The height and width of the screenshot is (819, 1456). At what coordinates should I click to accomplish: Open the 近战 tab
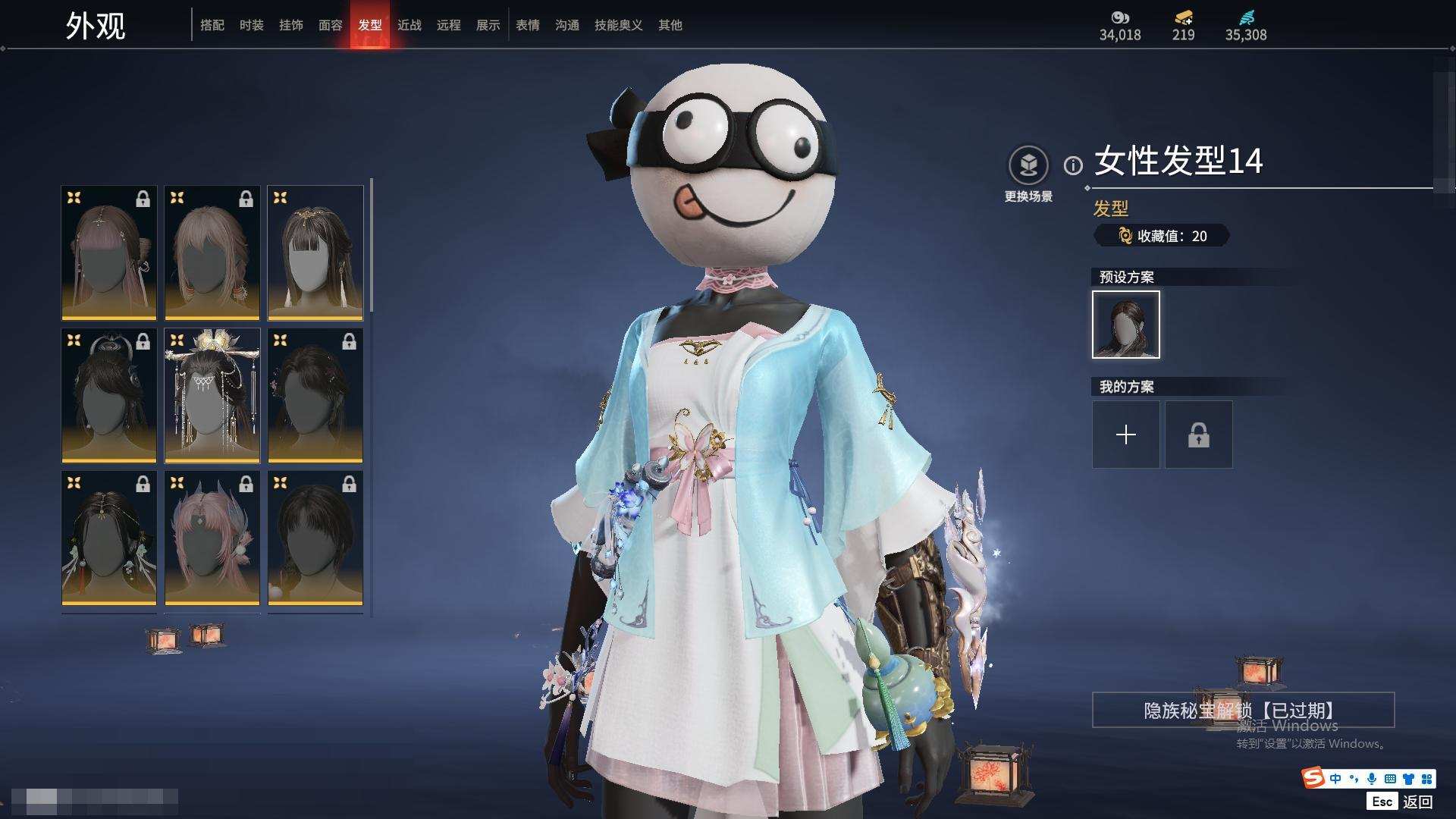point(409,25)
